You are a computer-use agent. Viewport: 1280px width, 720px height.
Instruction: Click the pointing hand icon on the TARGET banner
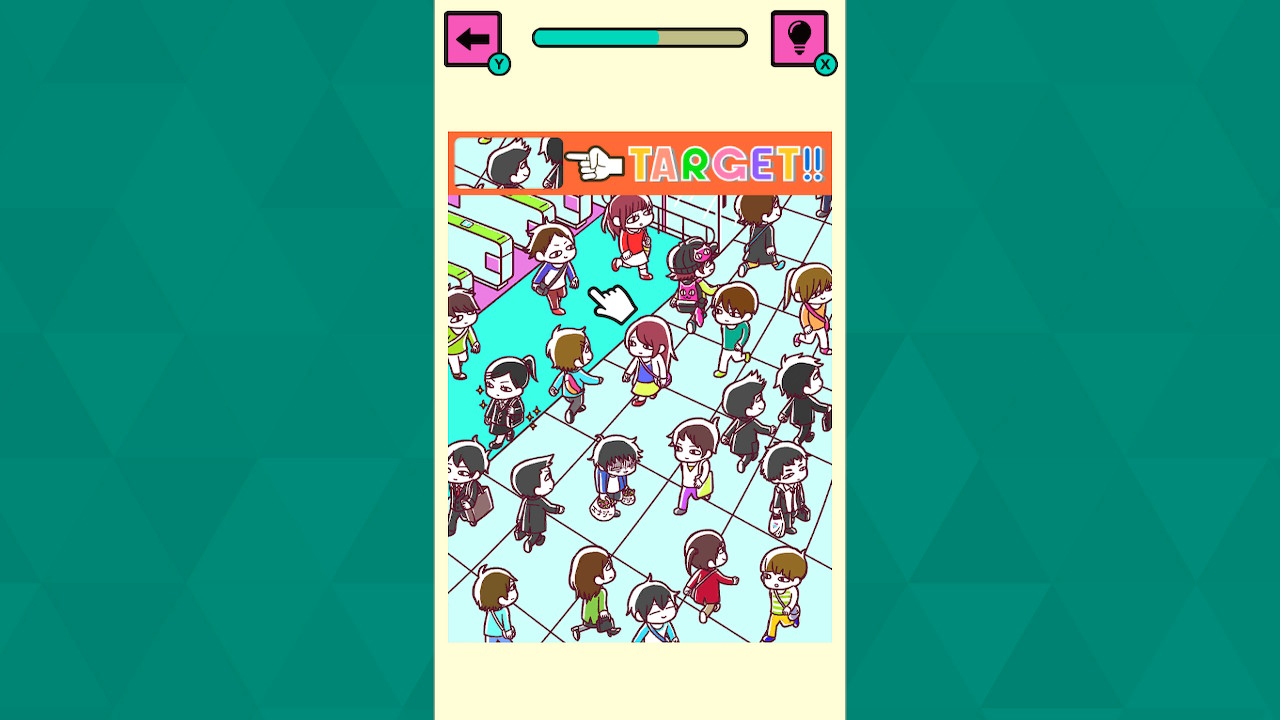pos(597,162)
